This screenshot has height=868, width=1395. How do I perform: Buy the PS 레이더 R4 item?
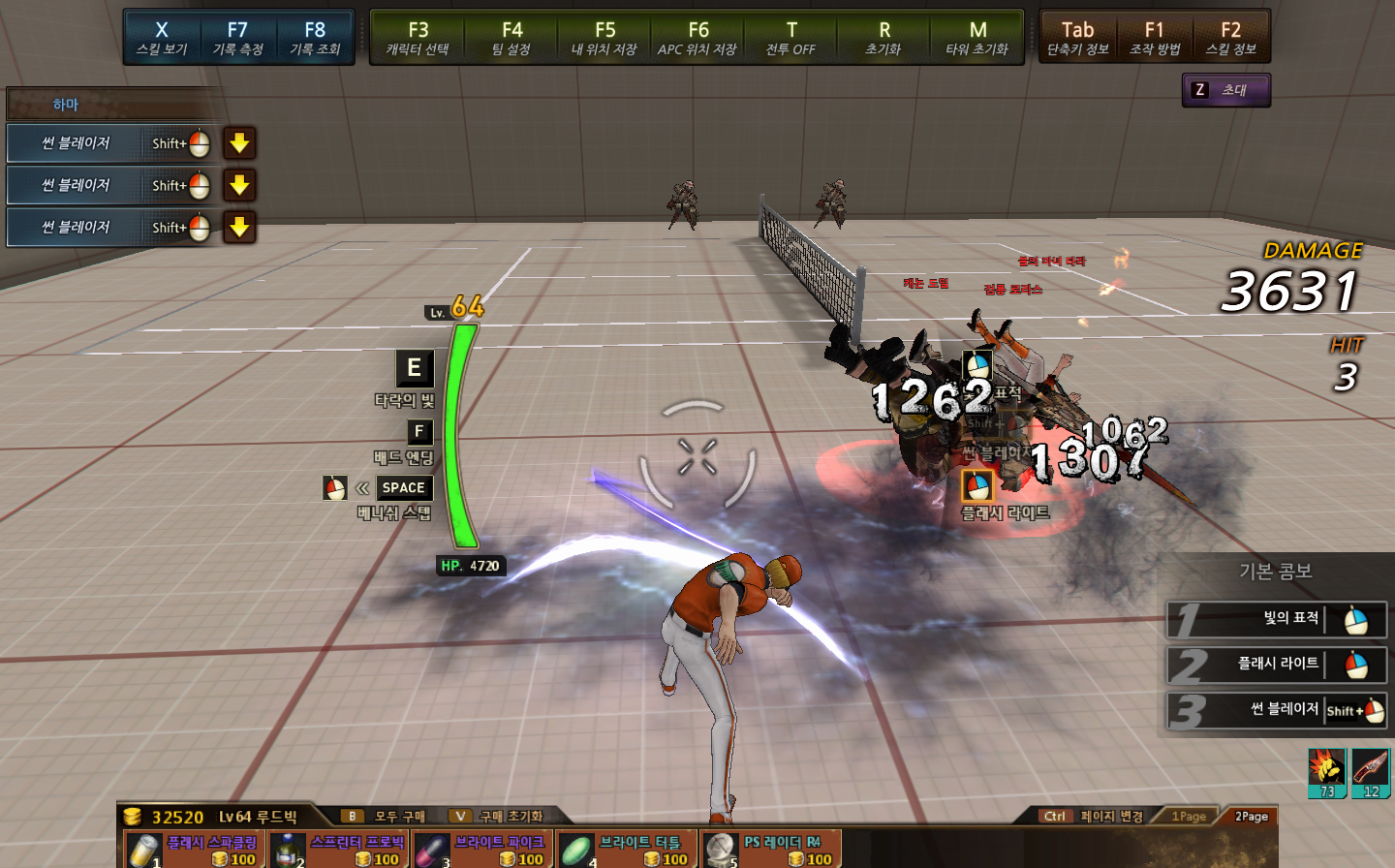tap(770, 850)
